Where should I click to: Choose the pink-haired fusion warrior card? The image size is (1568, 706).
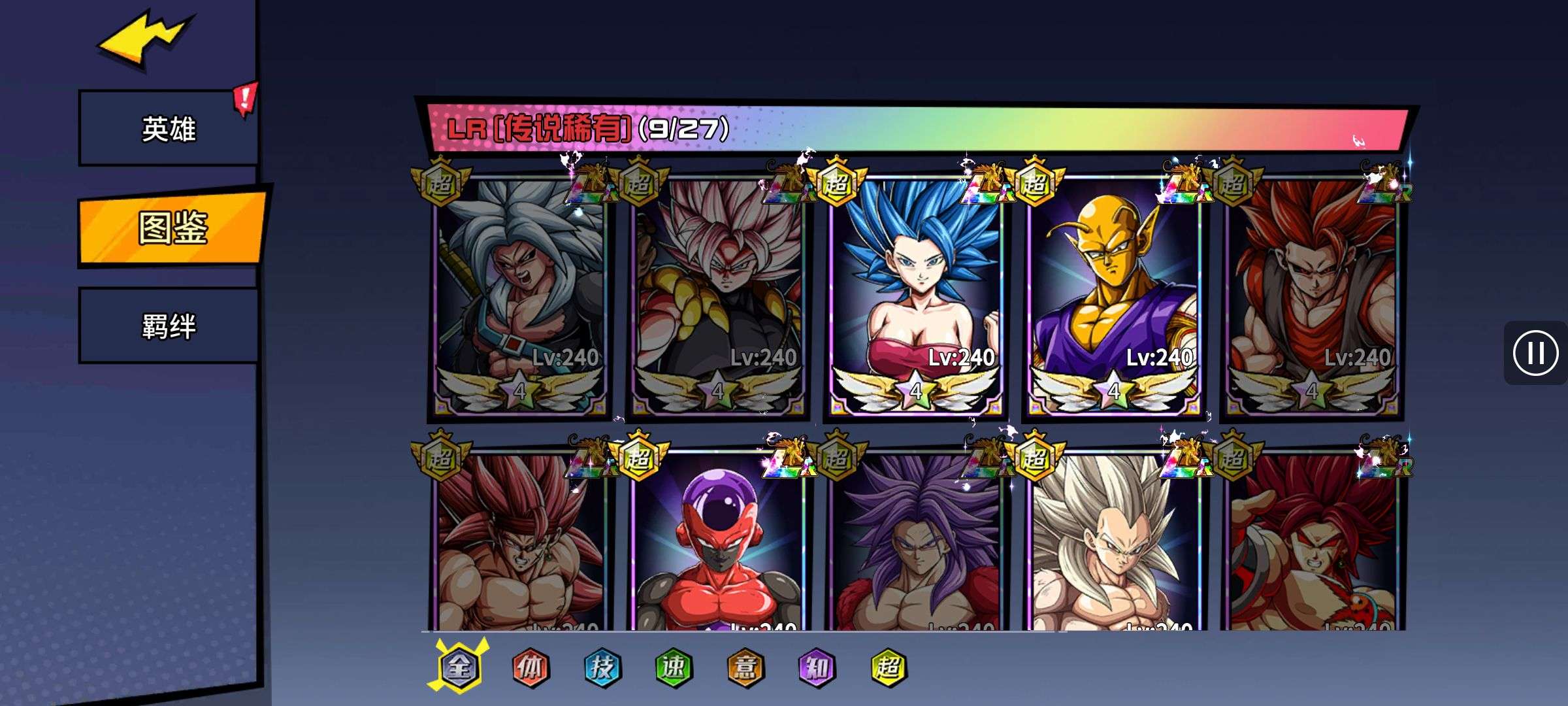point(718,294)
